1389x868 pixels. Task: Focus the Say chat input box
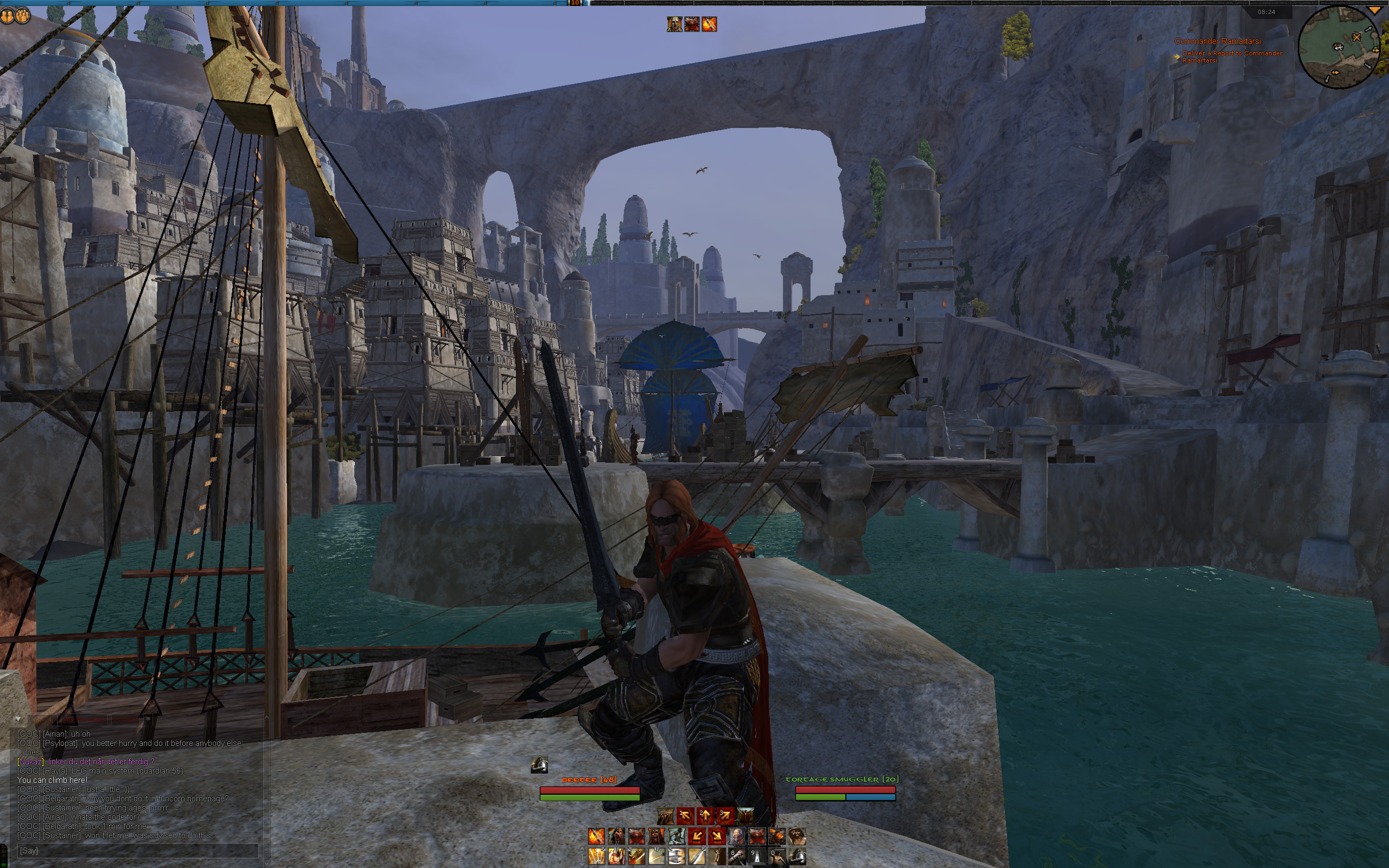(137, 851)
